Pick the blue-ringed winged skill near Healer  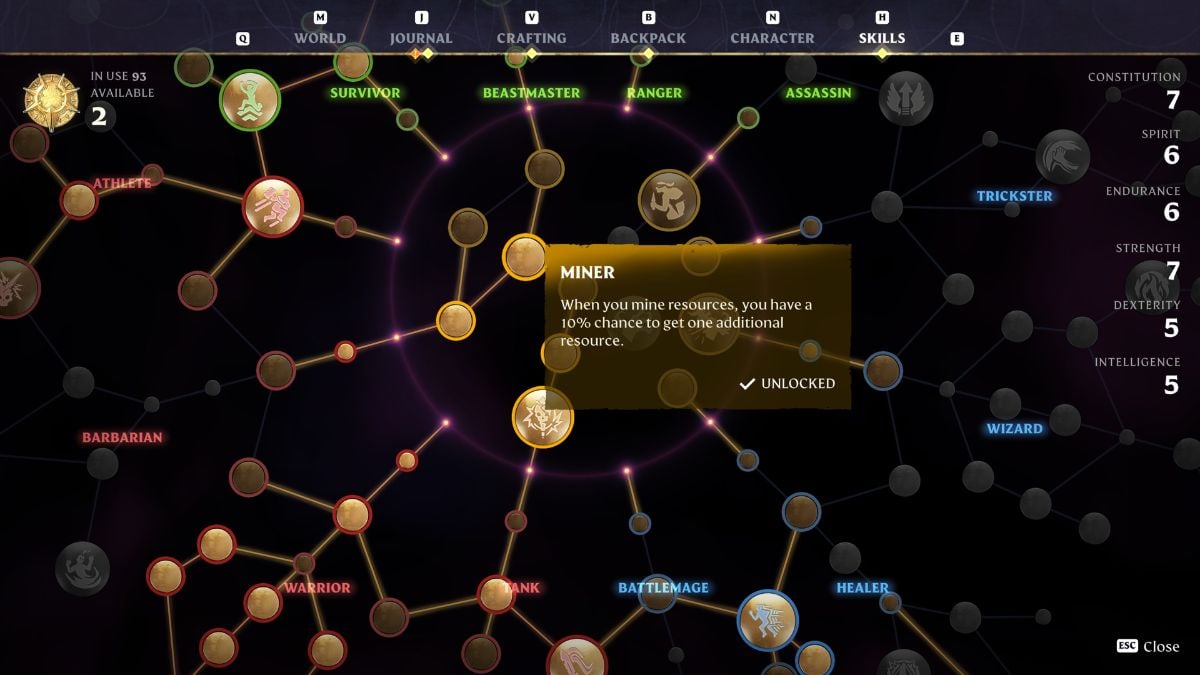pyautogui.click(x=767, y=620)
